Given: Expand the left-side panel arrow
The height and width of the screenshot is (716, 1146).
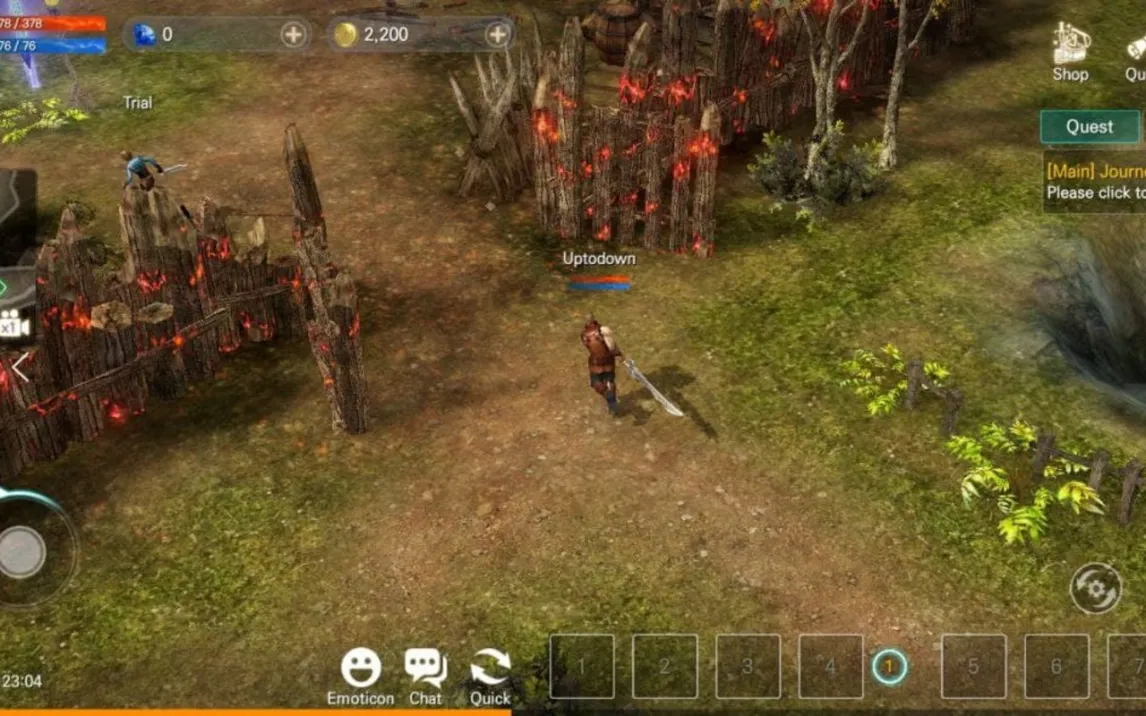Looking at the screenshot, I should (x=20, y=367).
